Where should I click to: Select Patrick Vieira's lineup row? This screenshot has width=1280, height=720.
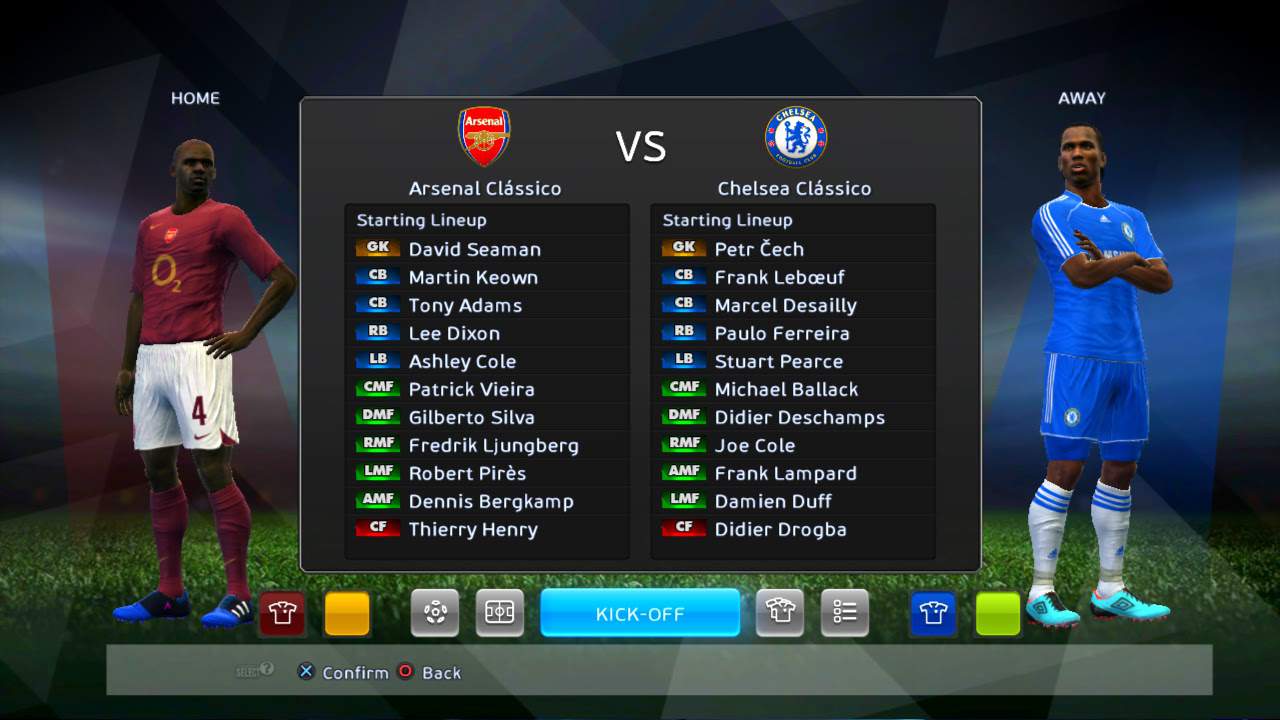click(471, 389)
